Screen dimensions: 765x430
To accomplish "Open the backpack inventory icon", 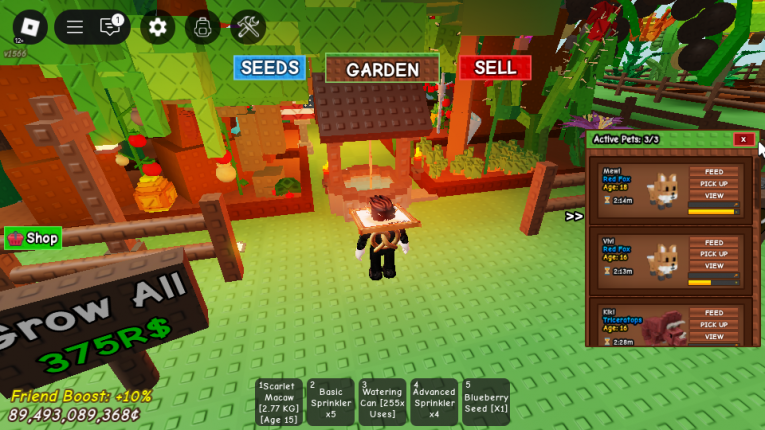I will tap(202, 27).
